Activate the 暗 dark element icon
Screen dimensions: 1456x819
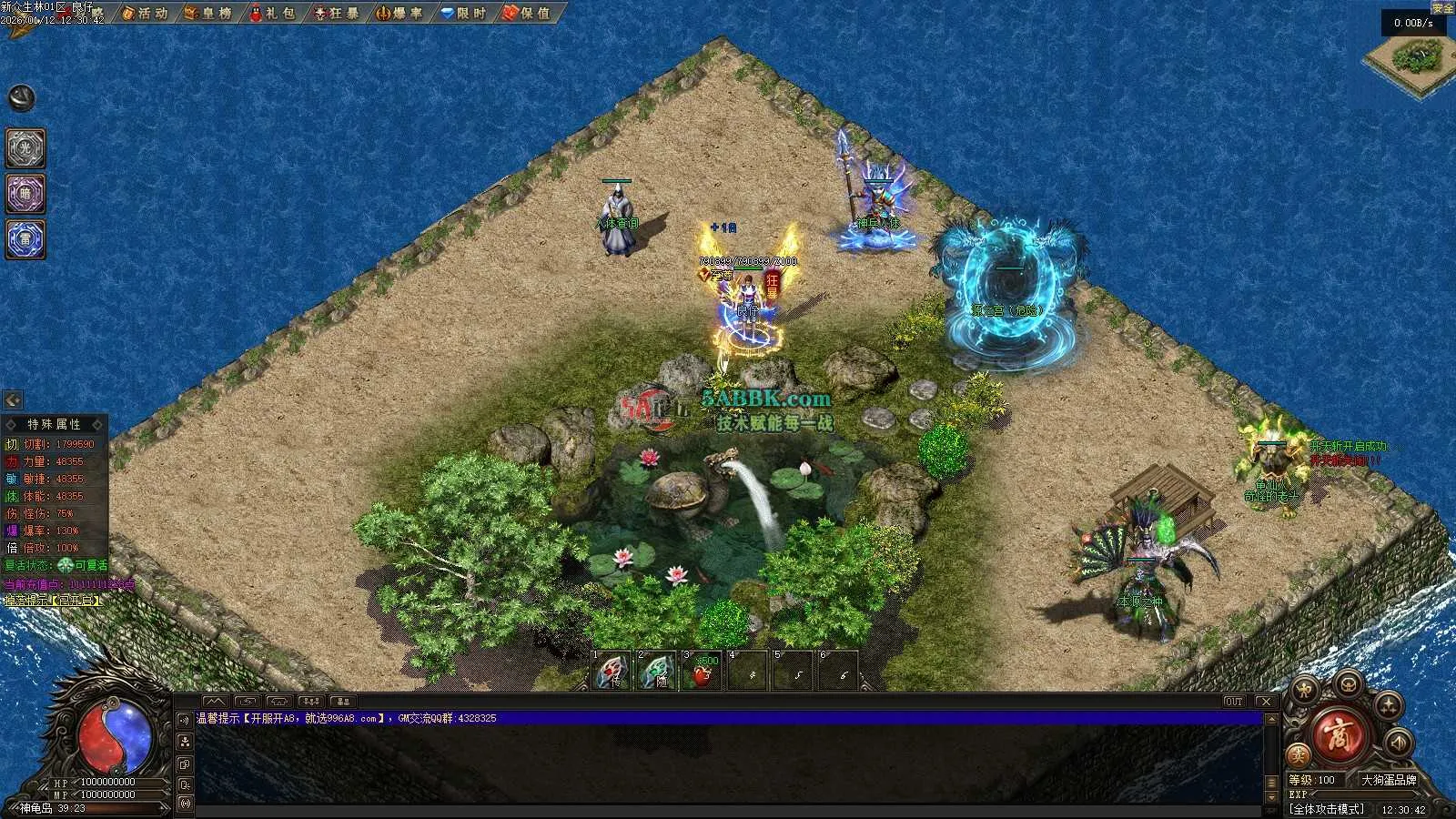click(x=25, y=194)
